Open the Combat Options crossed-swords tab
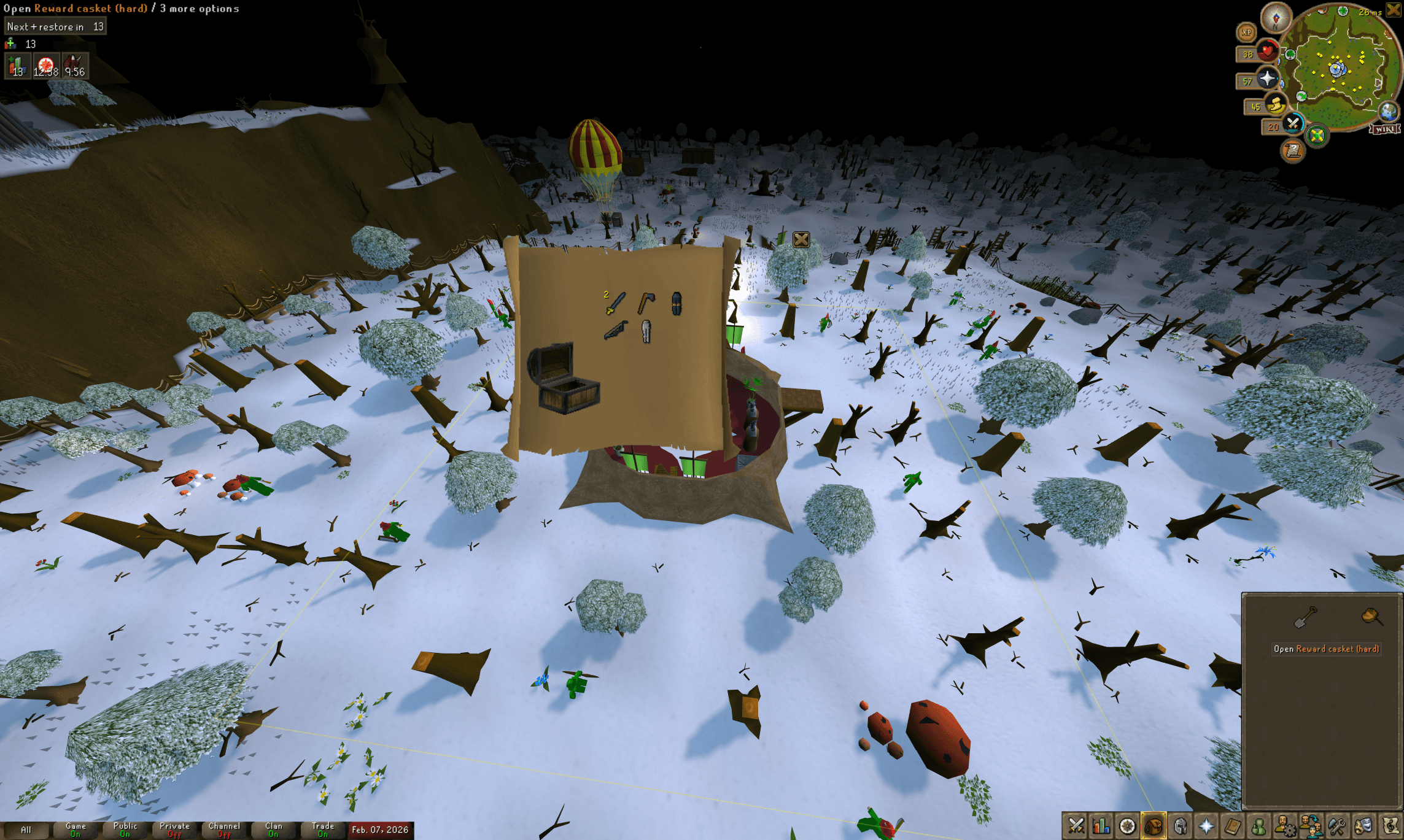The height and width of the screenshot is (840, 1404). (x=1076, y=827)
